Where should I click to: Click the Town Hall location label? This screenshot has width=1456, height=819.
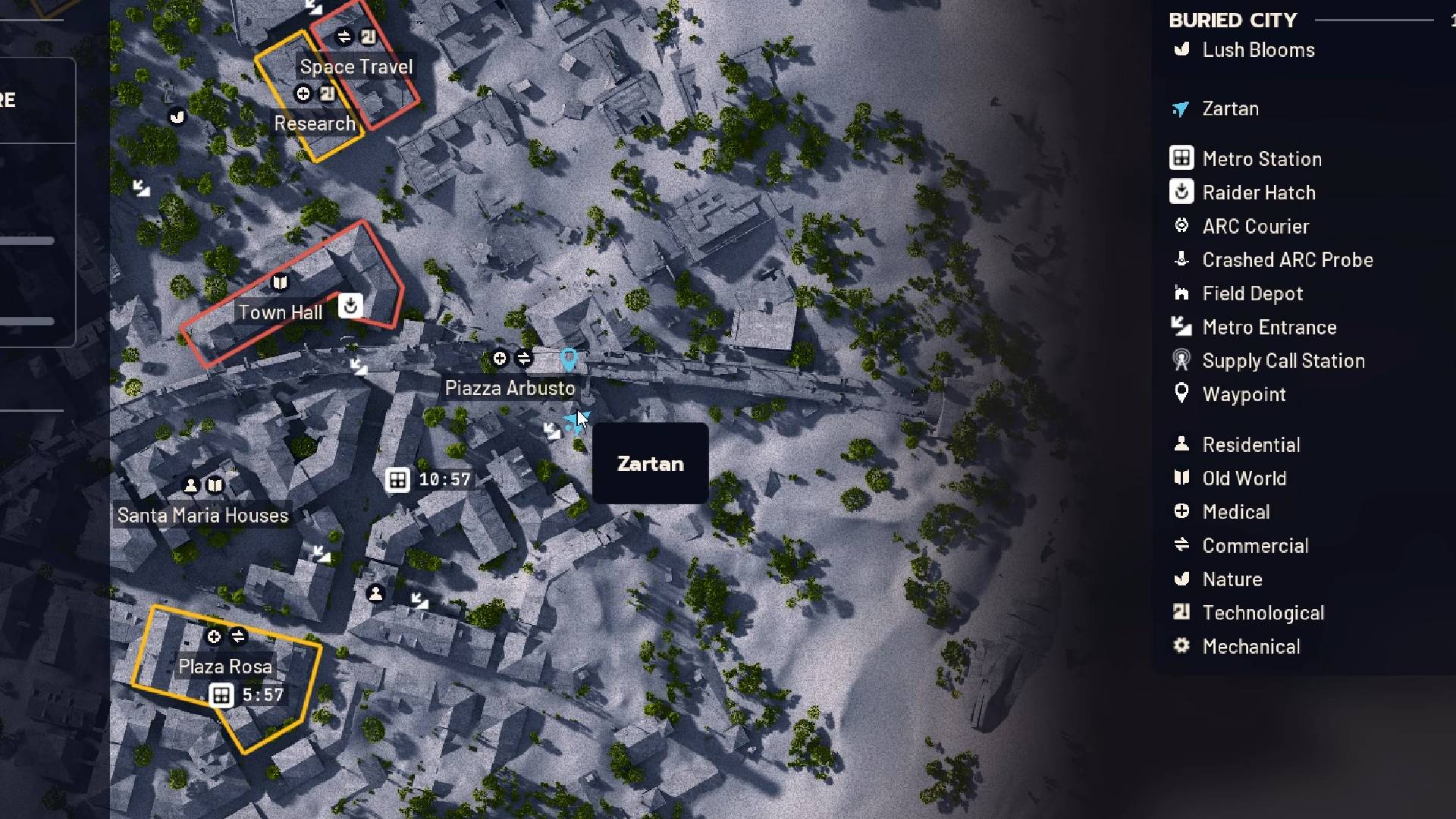coord(280,312)
